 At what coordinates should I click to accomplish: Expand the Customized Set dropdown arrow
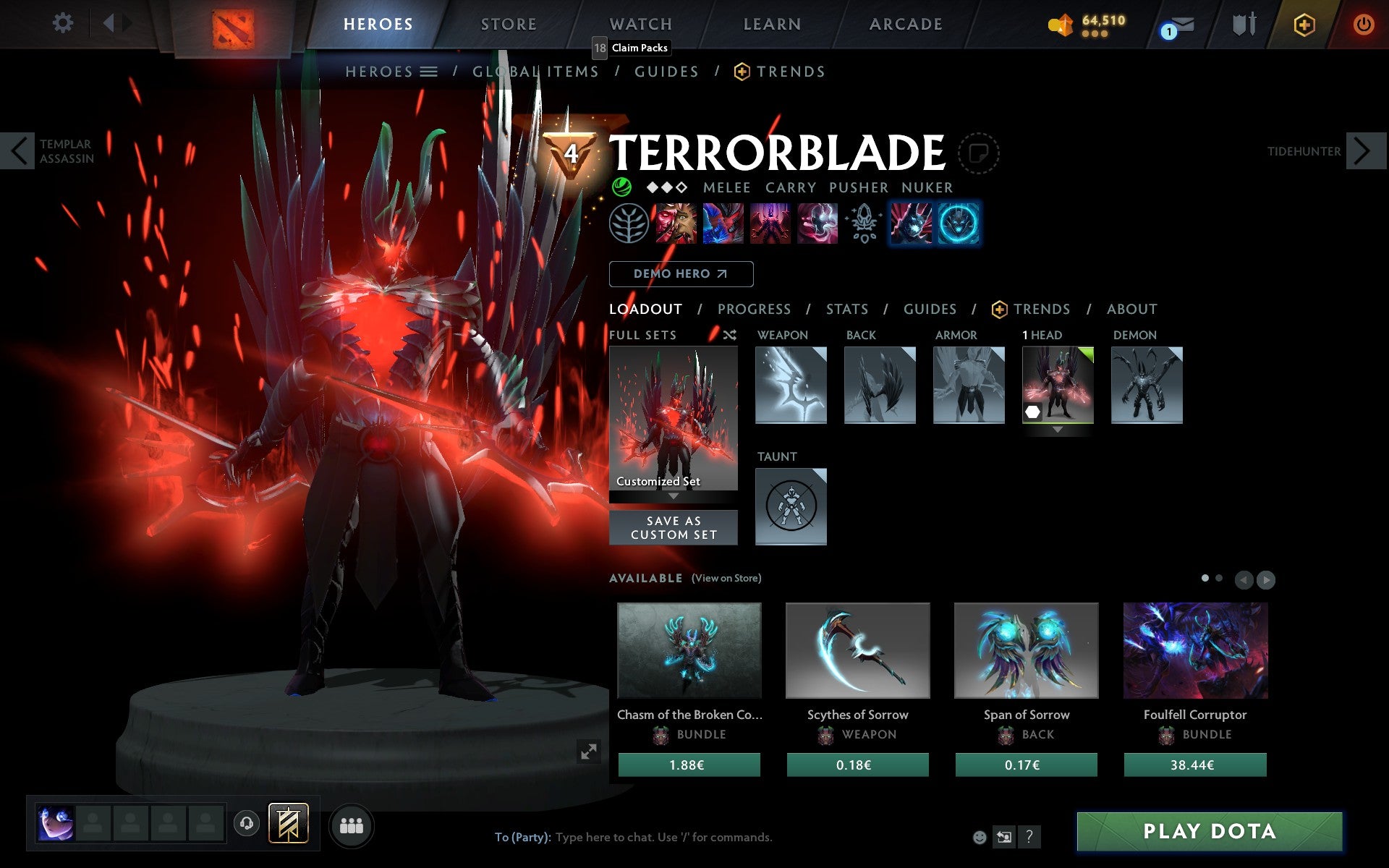(674, 497)
